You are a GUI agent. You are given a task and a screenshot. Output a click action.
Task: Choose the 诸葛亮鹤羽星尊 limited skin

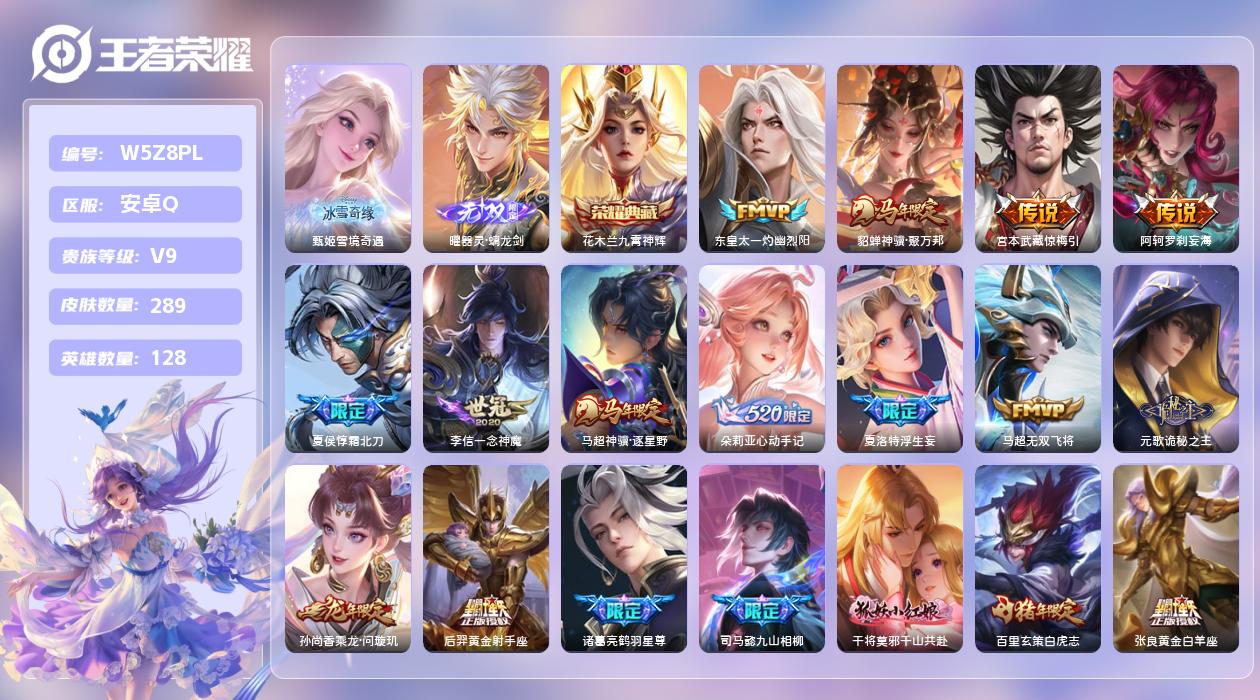point(624,558)
